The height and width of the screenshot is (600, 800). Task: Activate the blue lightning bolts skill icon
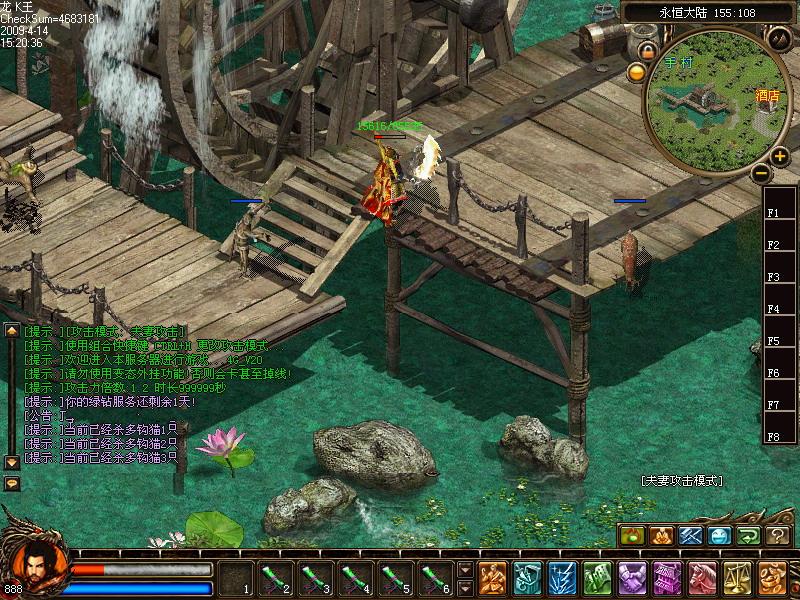point(562,578)
